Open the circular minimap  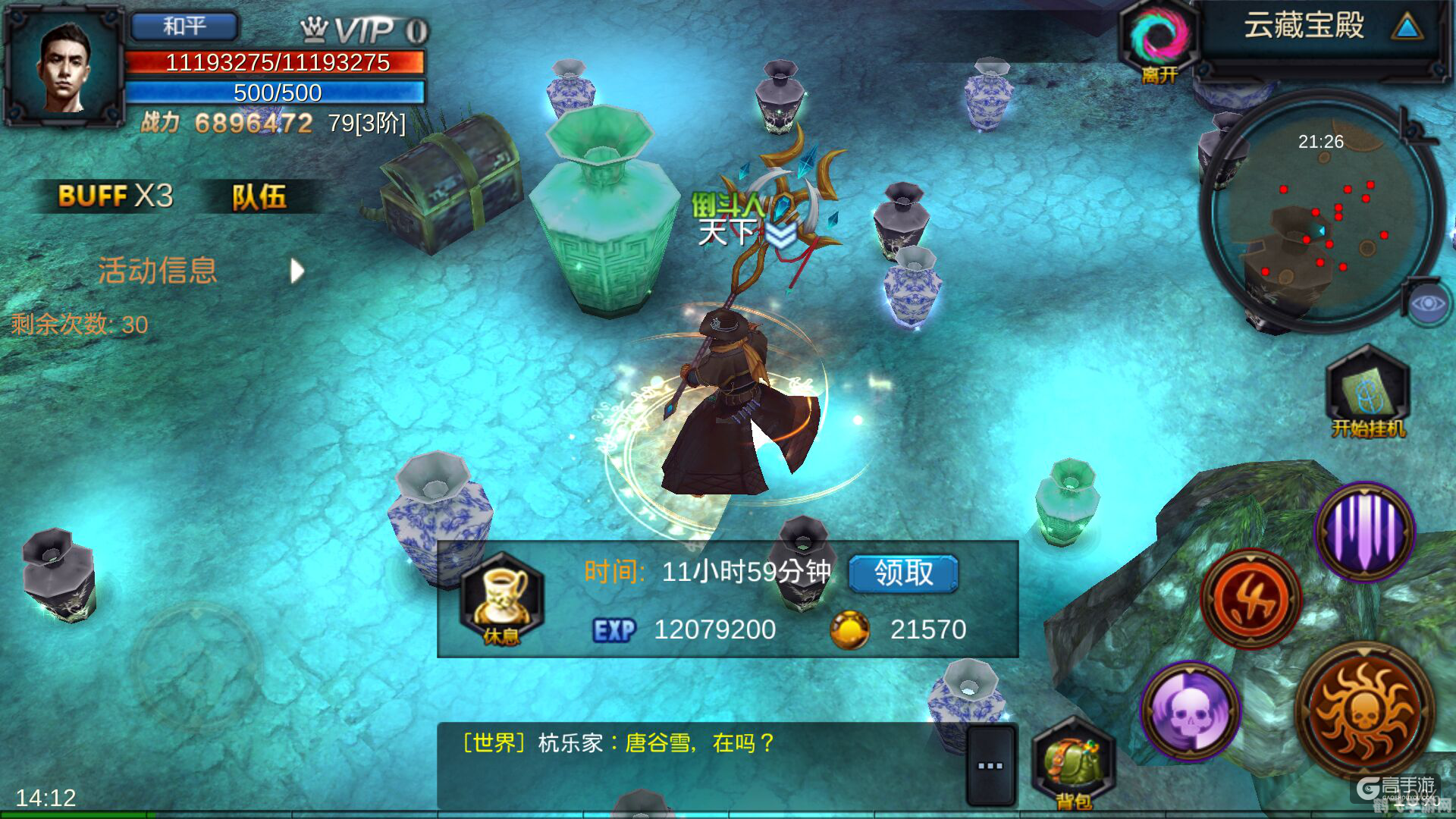pos(1321,212)
